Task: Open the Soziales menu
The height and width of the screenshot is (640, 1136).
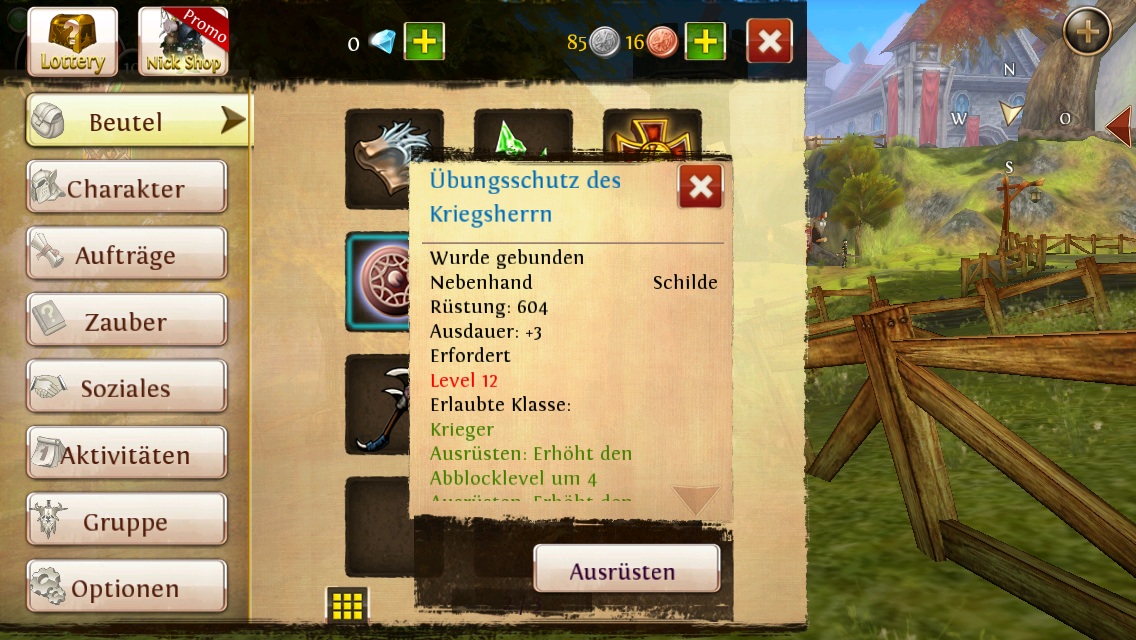Action: (x=126, y=389)
